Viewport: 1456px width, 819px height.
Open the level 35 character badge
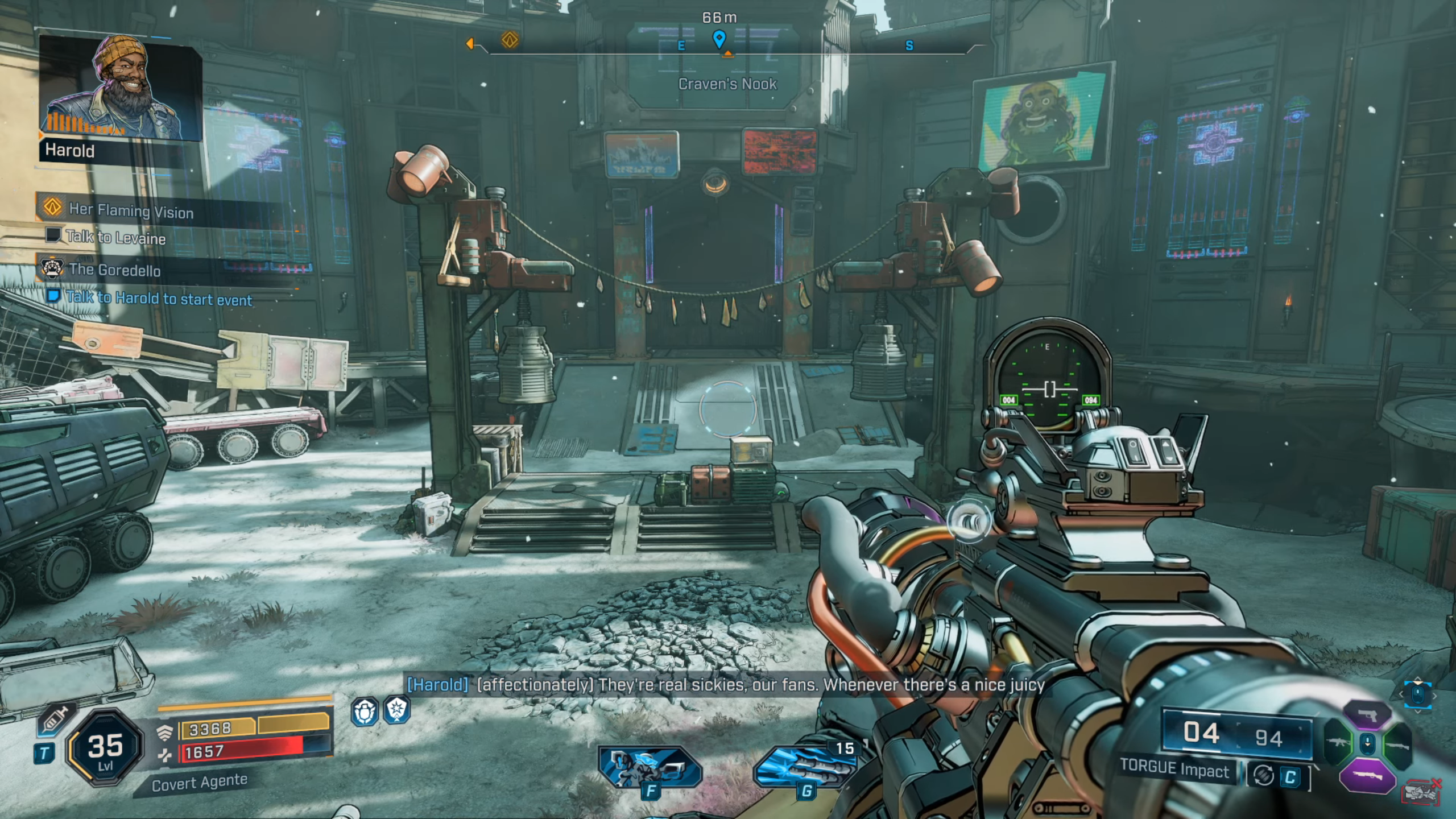click(106, 747)
